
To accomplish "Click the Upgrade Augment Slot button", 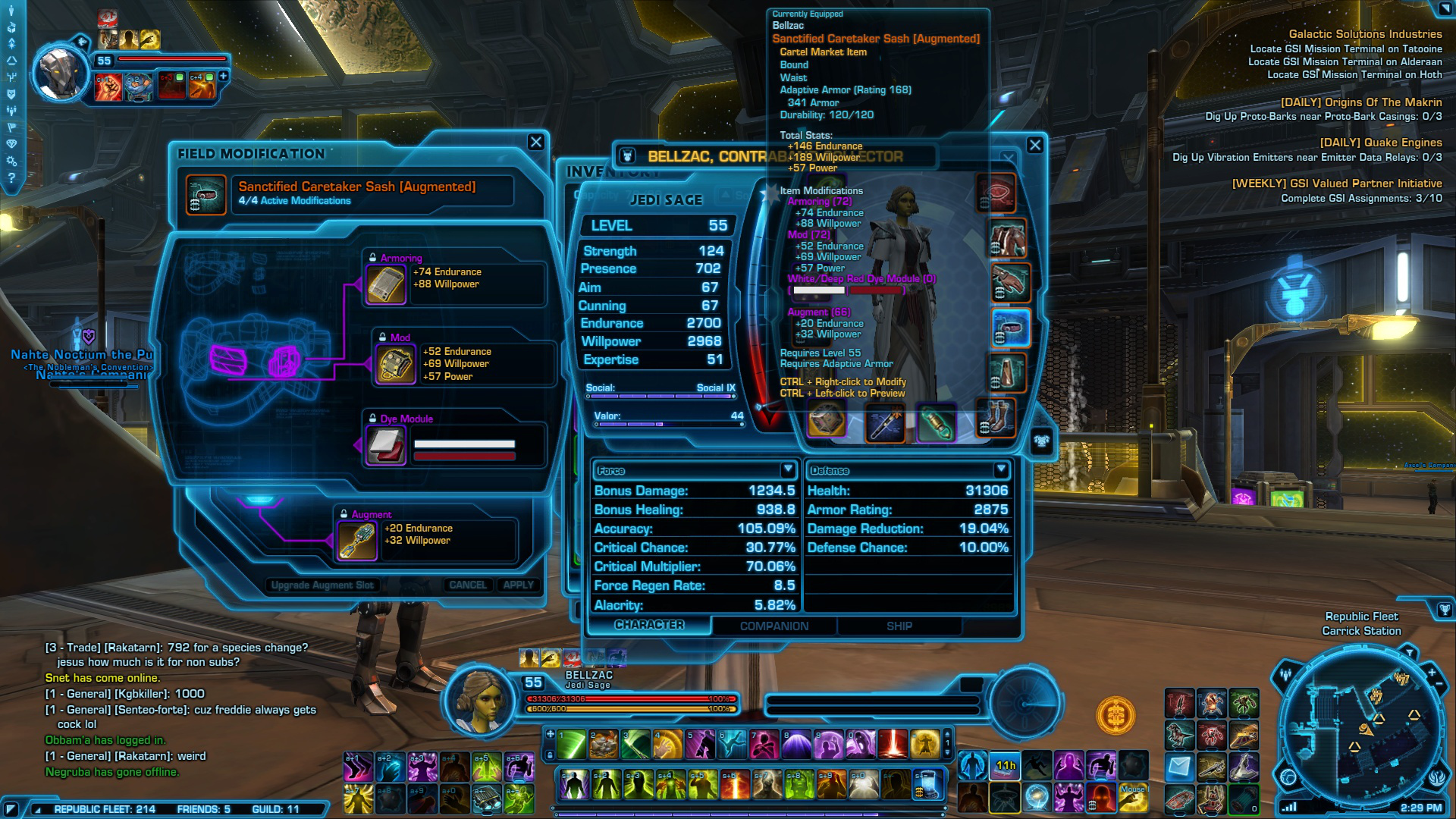I will click(322, 585).
